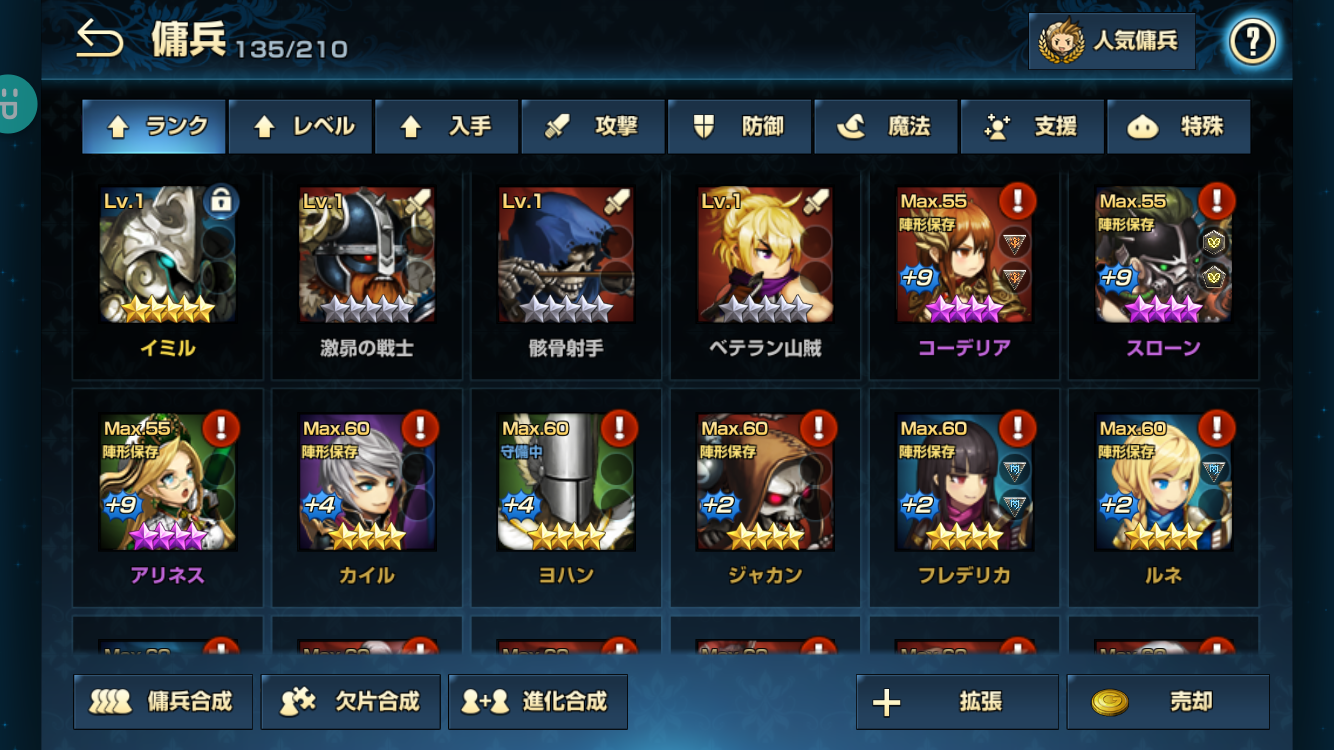This screenshot has height=750, width=1334.
Task: Filter by 魔法 type
Action: coord(886,127)
